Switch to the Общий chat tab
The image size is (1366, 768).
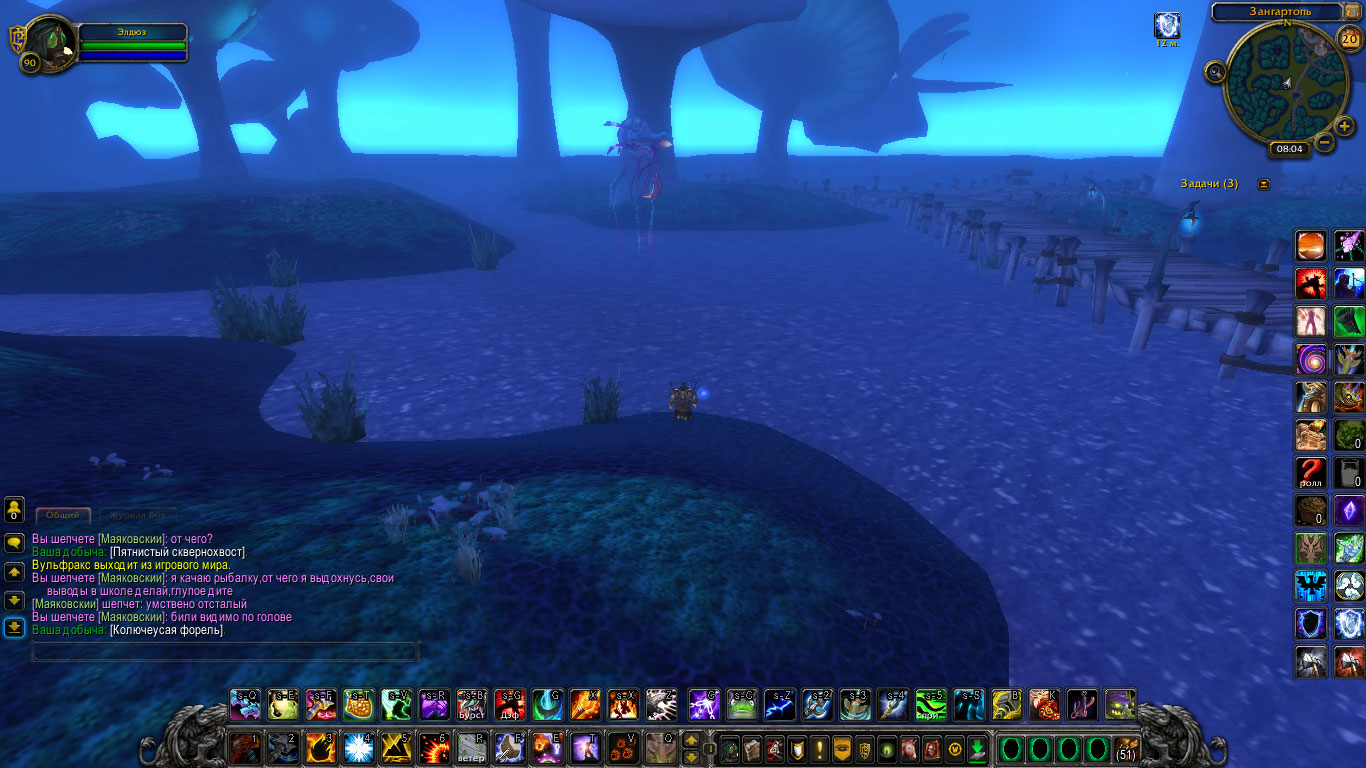click(63, 515)
